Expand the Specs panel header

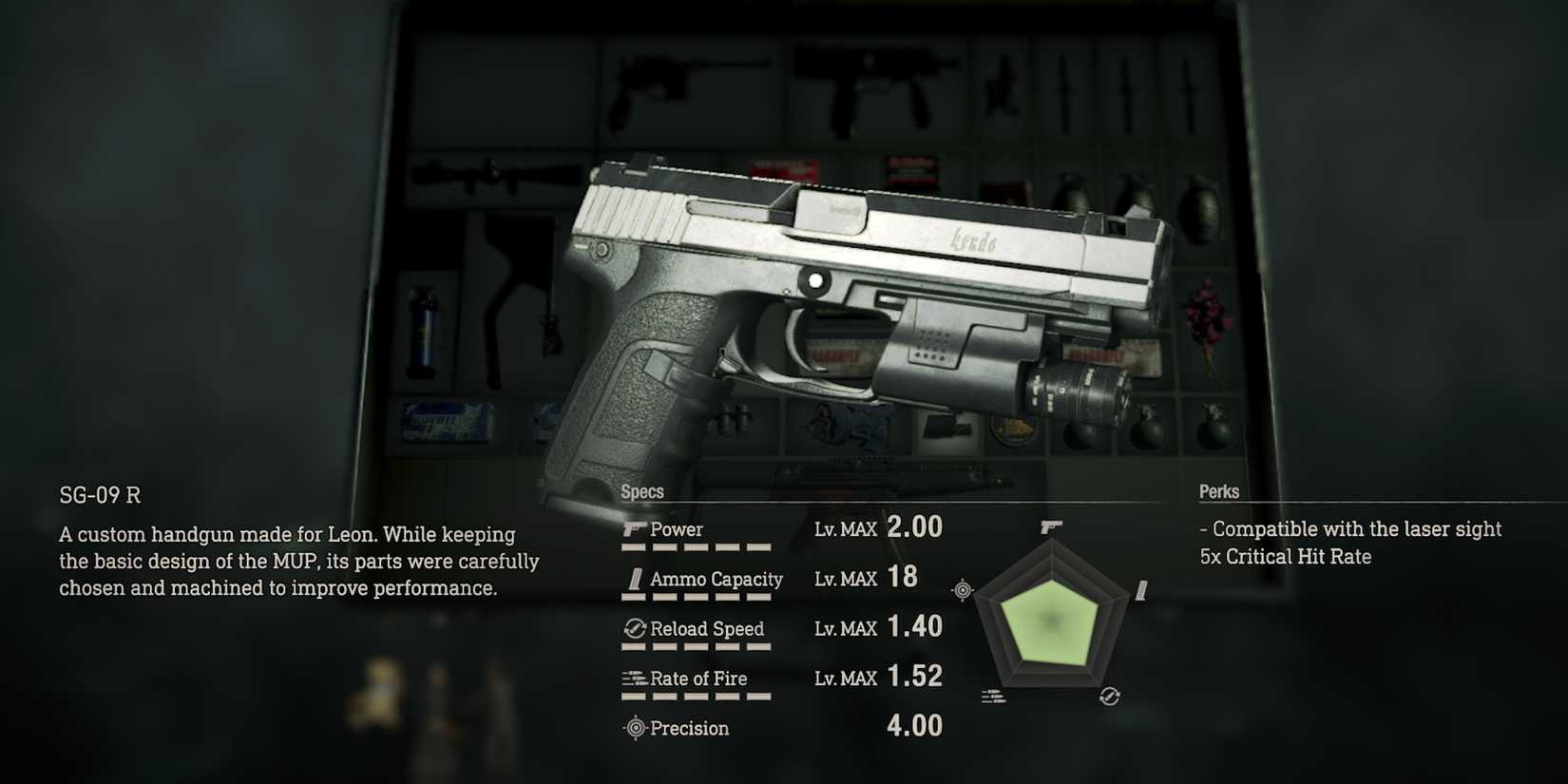pos(642,491)
